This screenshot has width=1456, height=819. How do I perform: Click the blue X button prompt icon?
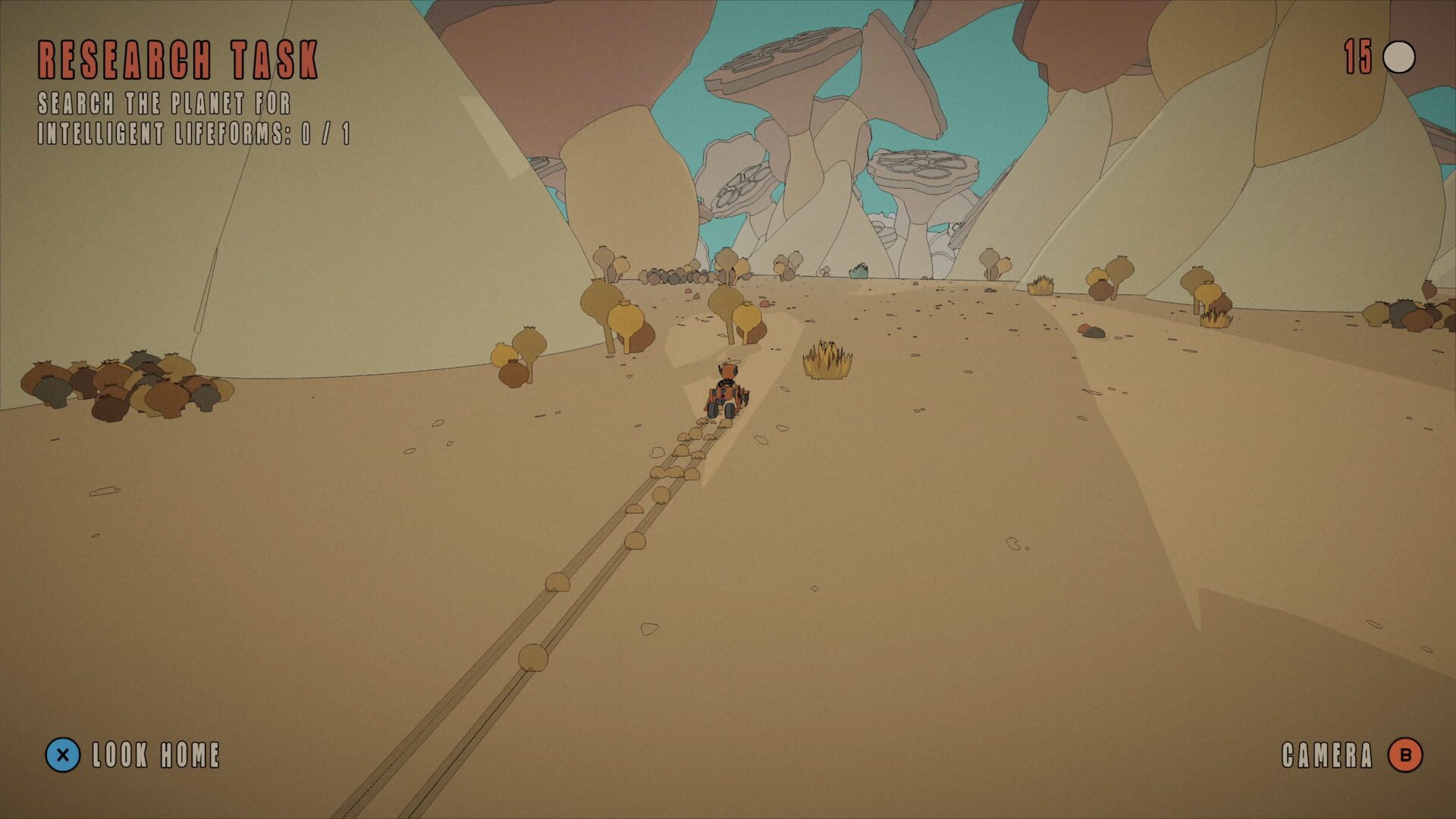64,755
